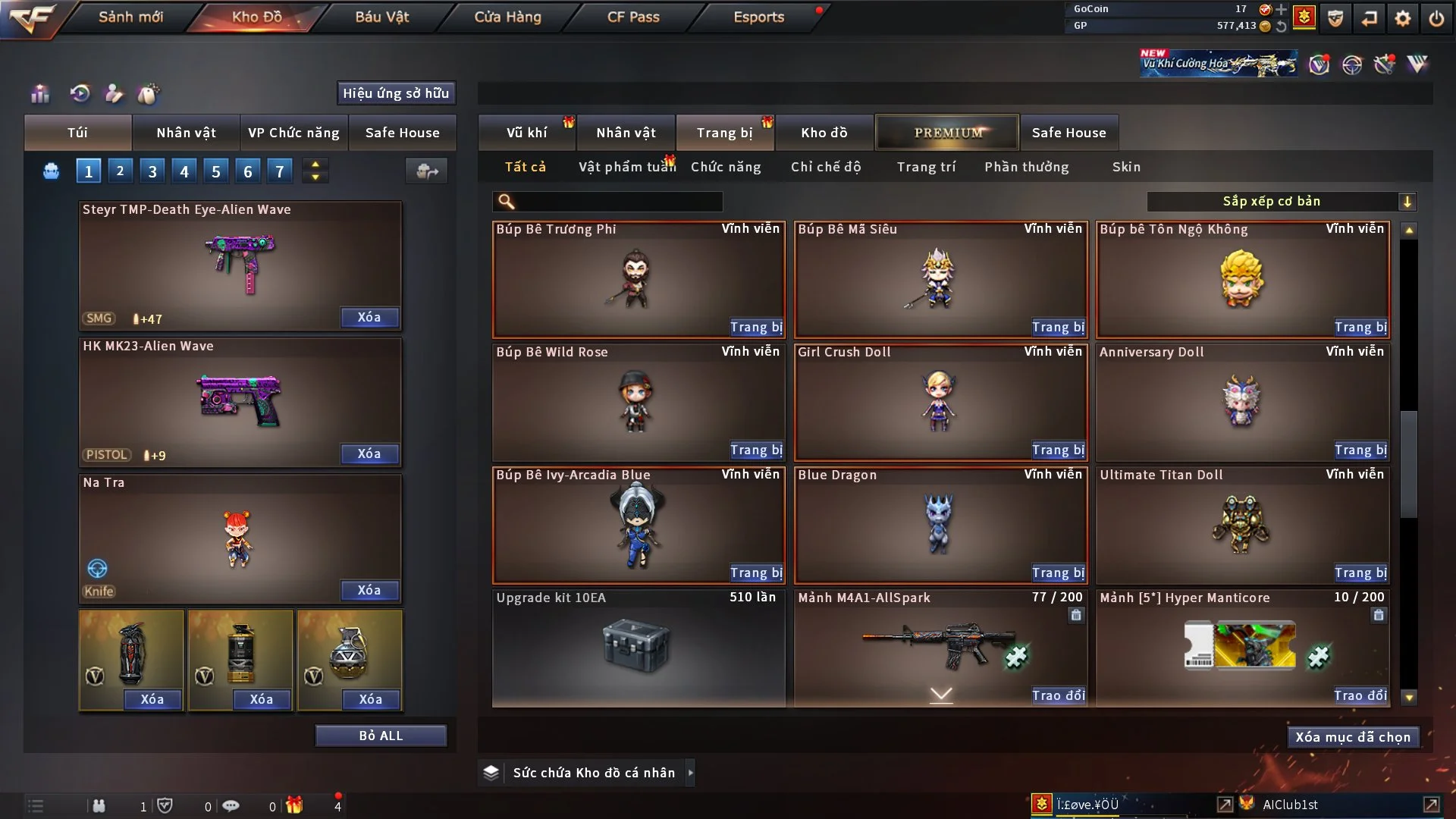
Task: Go to the Sảnh mới lobby
Action: (130, 17)
